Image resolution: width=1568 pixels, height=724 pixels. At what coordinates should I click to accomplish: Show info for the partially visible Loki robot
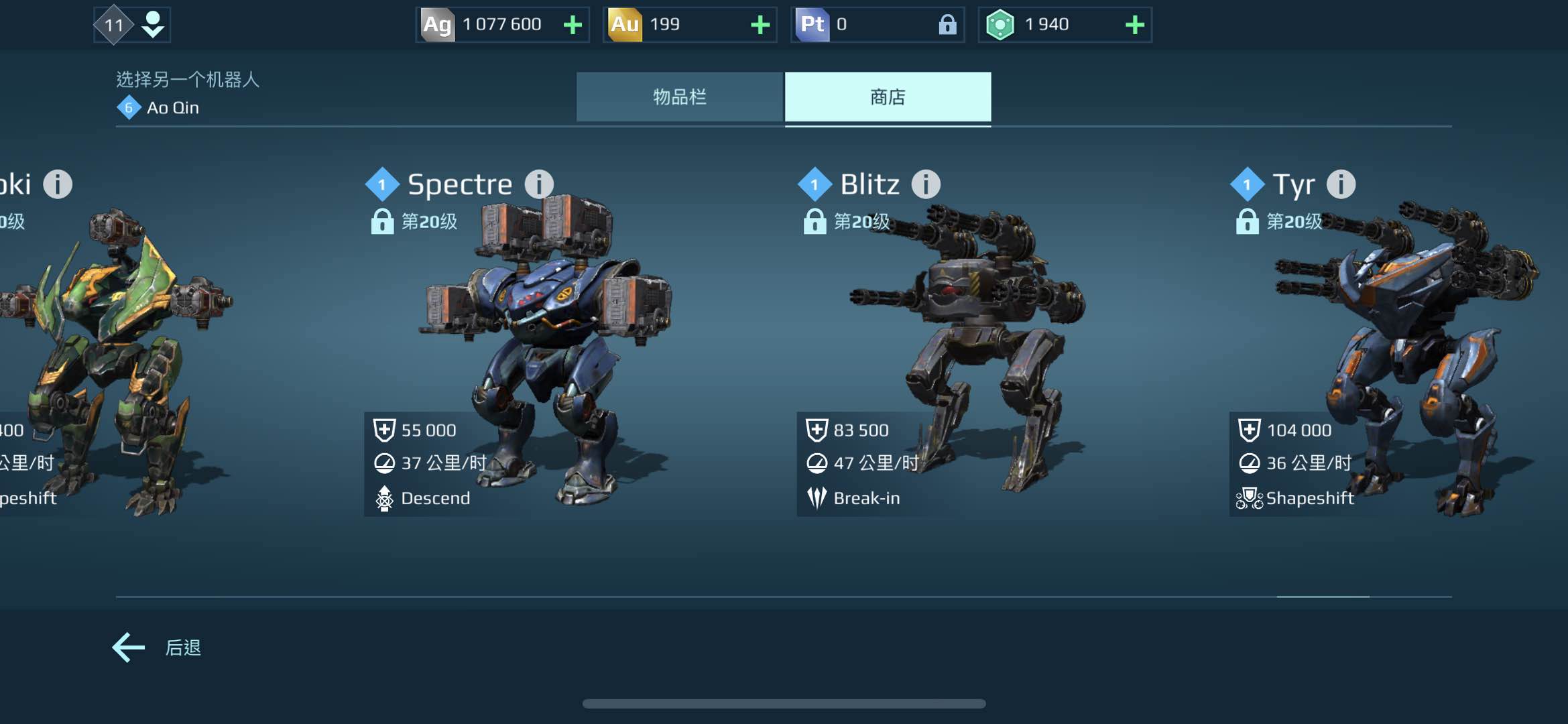point(58,184)
